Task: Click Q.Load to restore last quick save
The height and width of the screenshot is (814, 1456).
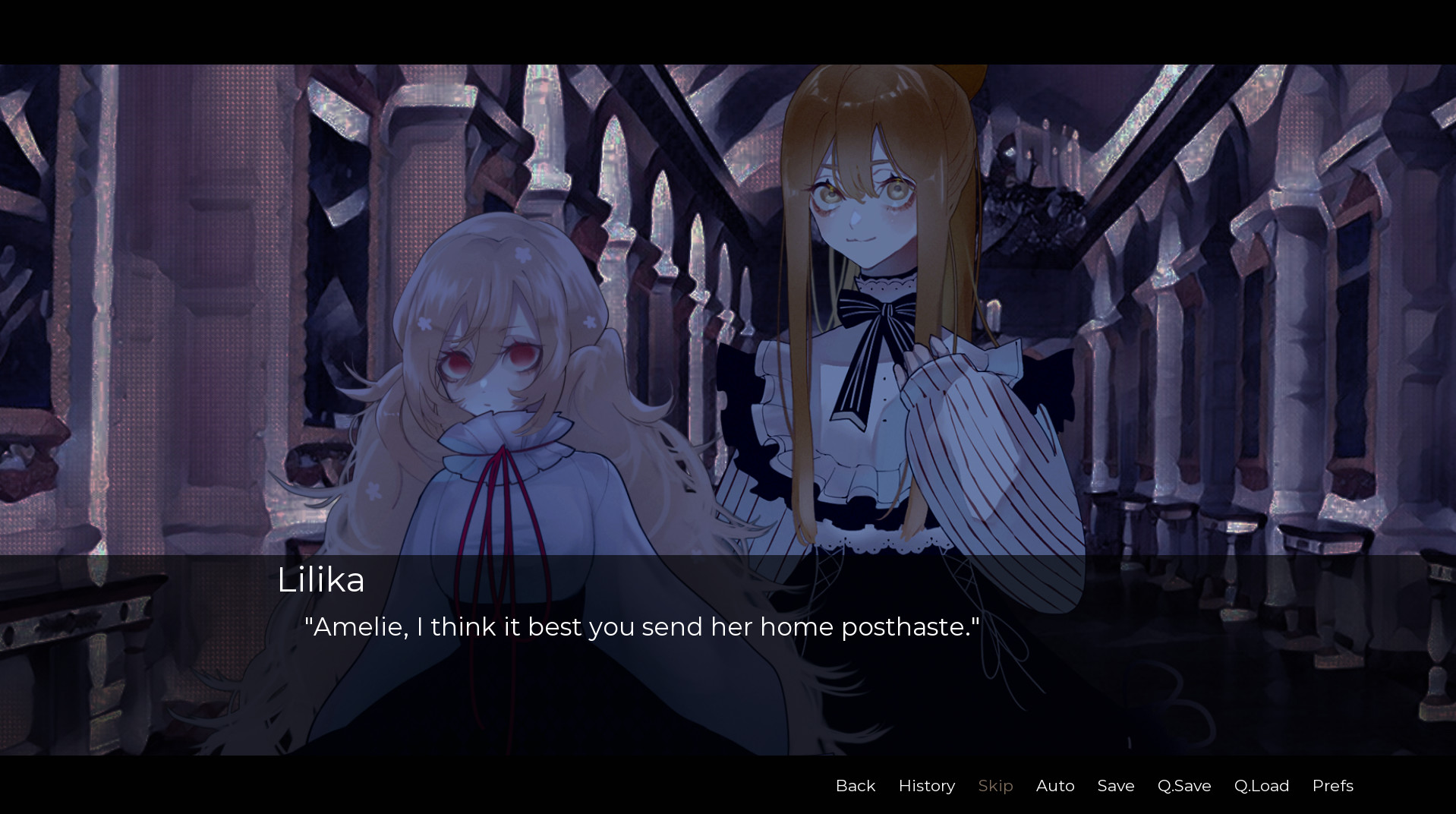Action: [x=1261, y=786]
